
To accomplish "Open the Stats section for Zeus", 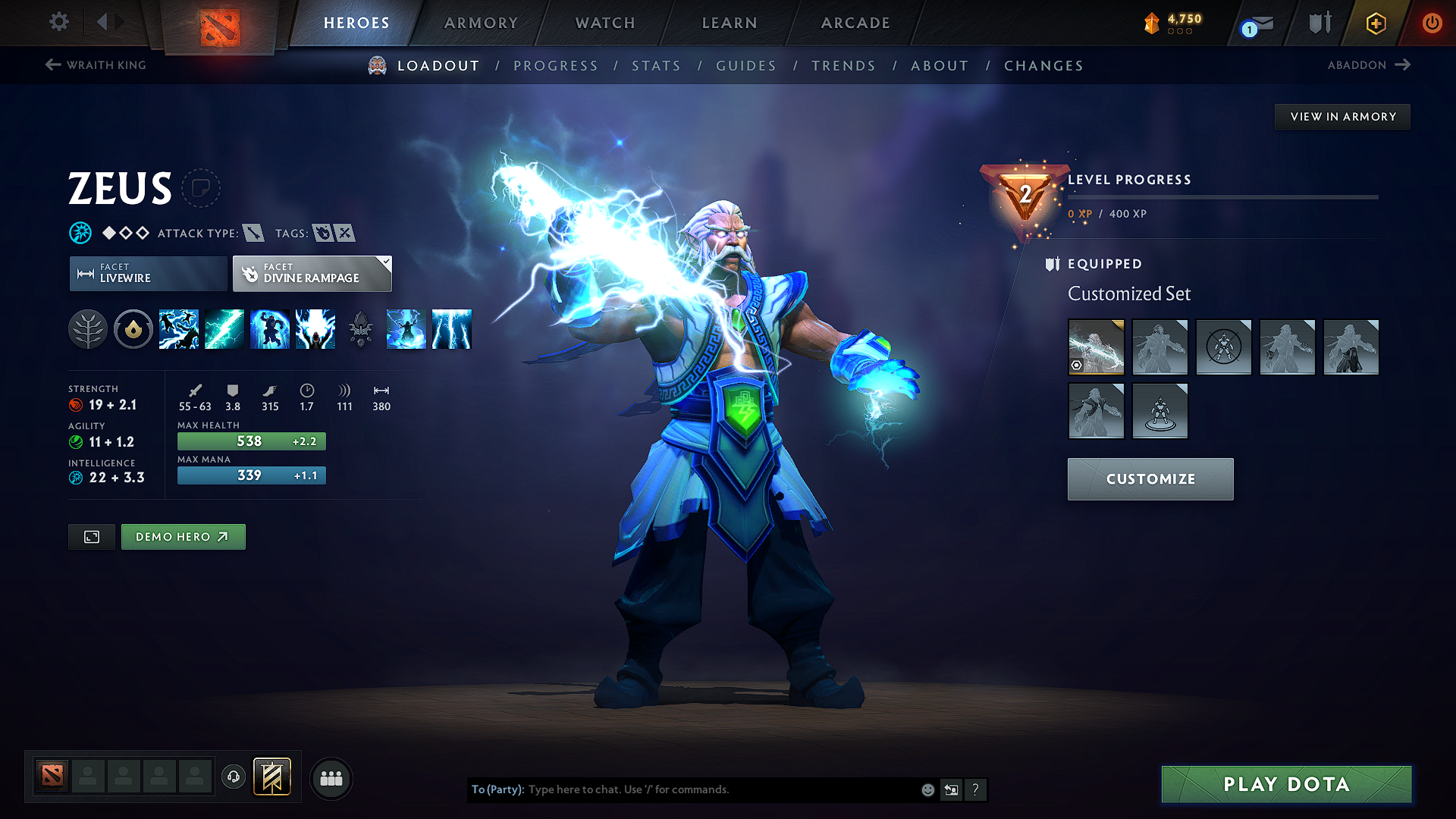I will pos(656,66).
